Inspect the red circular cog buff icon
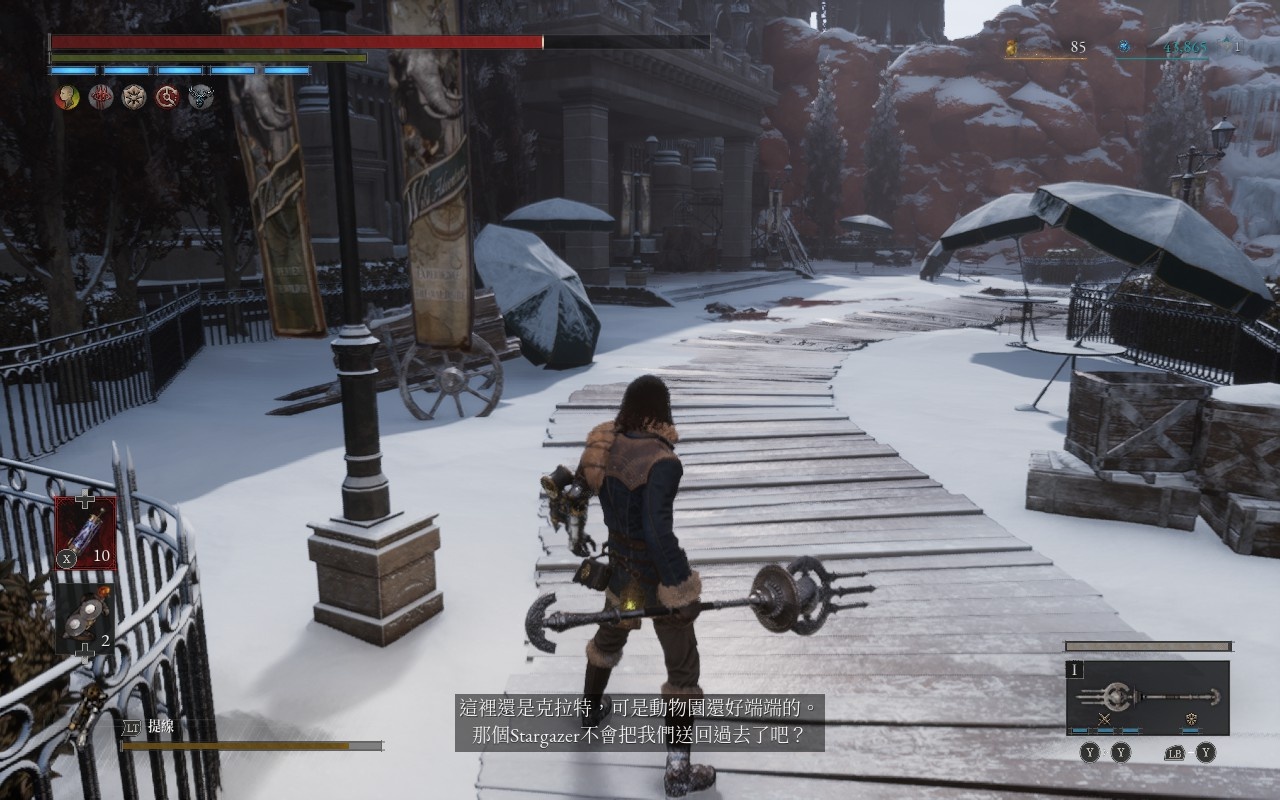The height and width of the screenshot is (800, 1280). click(167, 97)
